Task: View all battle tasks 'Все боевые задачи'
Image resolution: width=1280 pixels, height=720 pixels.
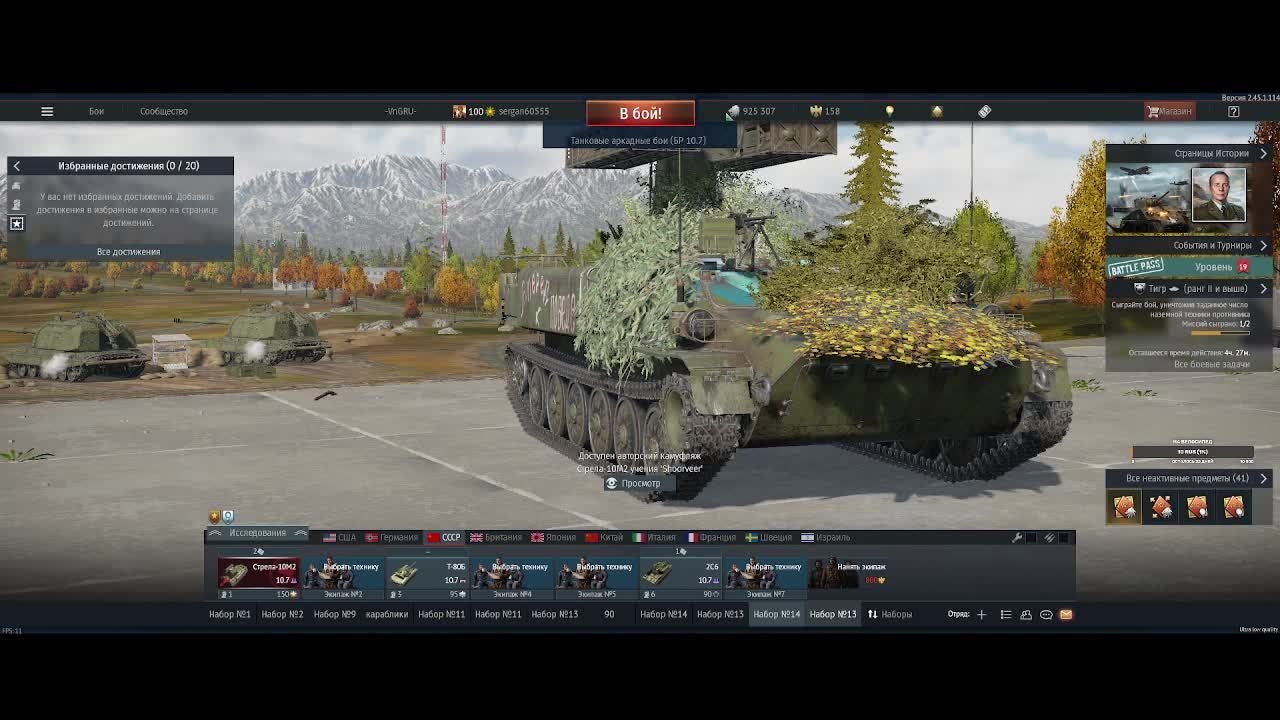Action: pyautogui.click(x=1211, y=365)
